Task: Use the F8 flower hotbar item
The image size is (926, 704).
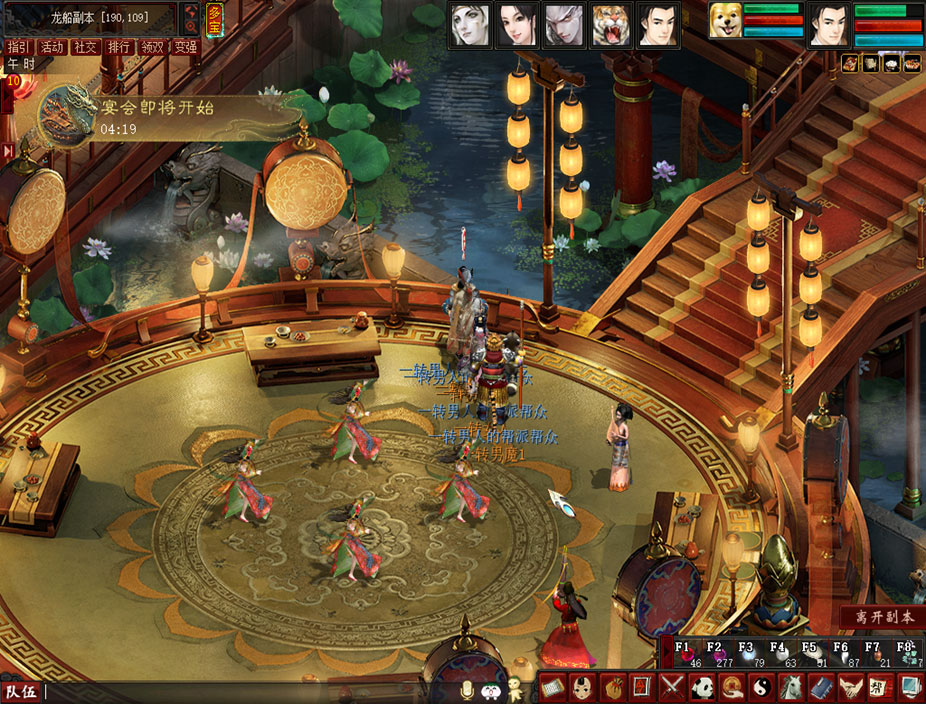Action: (x=905, y=653)
